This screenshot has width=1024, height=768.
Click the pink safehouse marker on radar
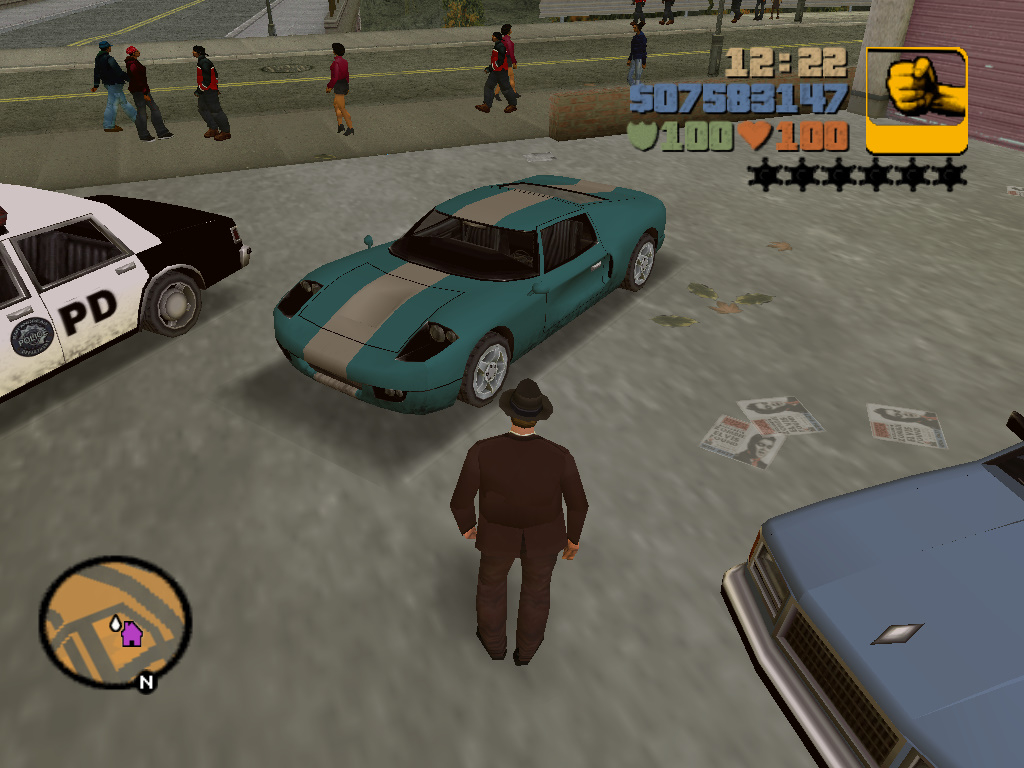(x=132, y=634)
